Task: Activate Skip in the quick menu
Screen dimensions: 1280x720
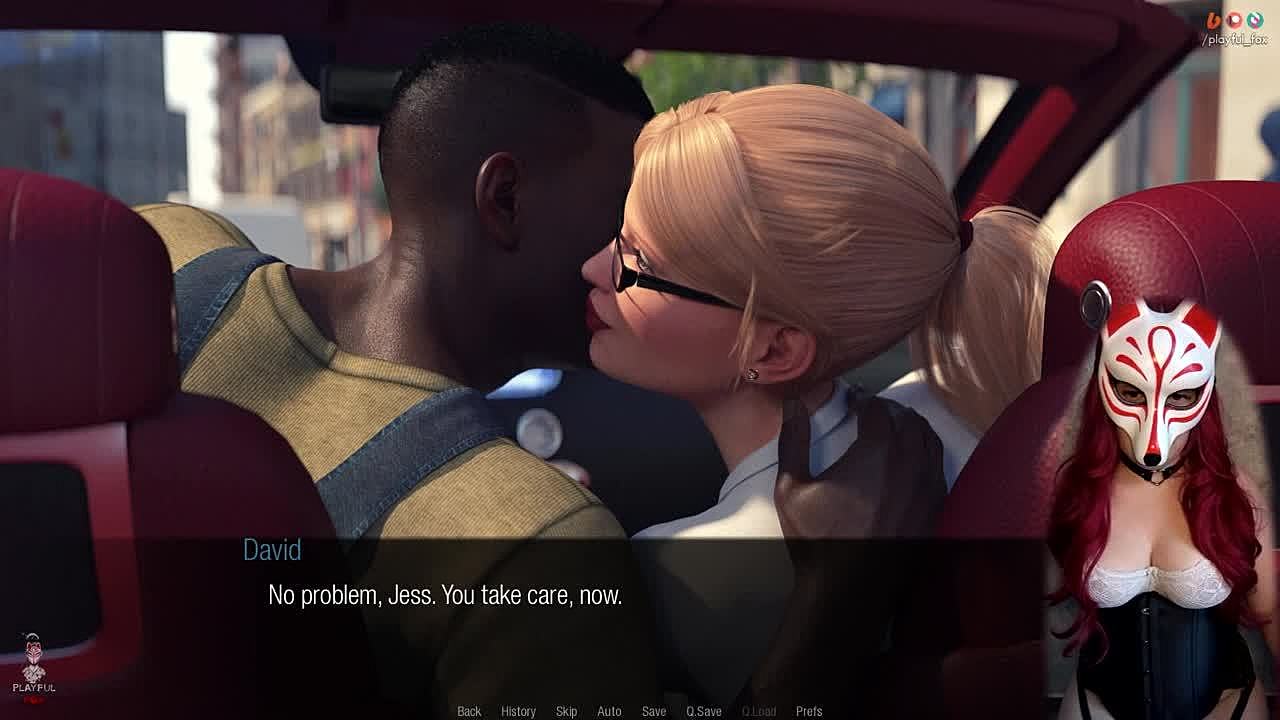Action: 566,711
